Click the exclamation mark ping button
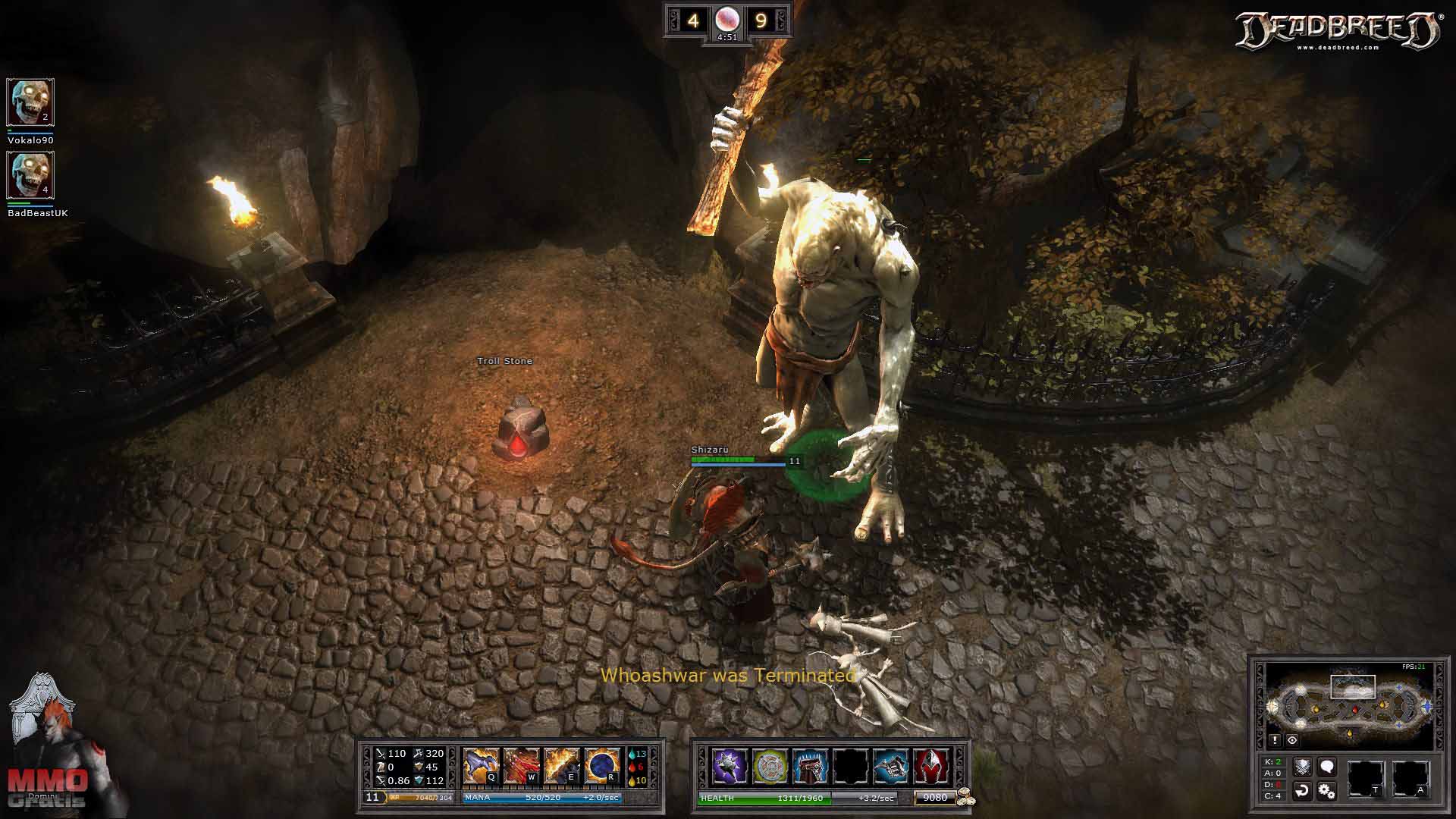The height and width of the screenshot is (819, 1456). tap(1276, 740)
